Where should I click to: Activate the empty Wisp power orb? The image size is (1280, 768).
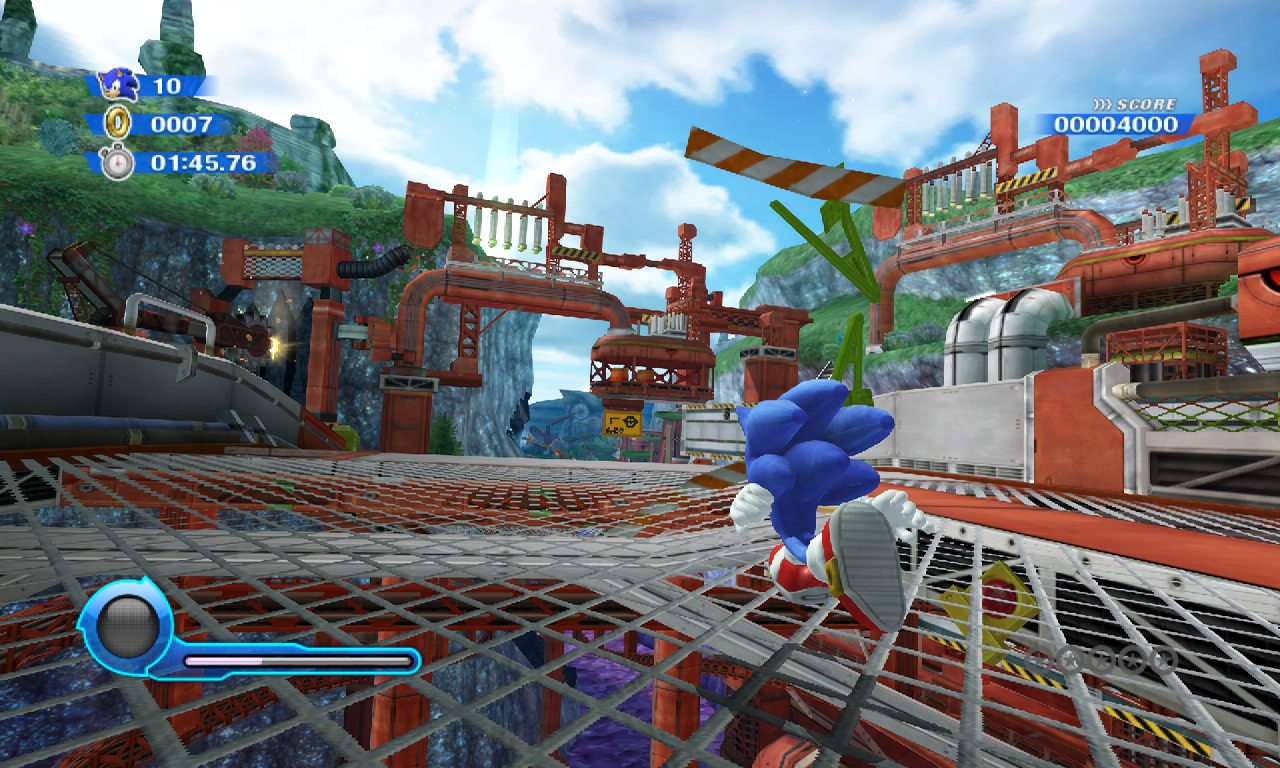click(127, 627)
